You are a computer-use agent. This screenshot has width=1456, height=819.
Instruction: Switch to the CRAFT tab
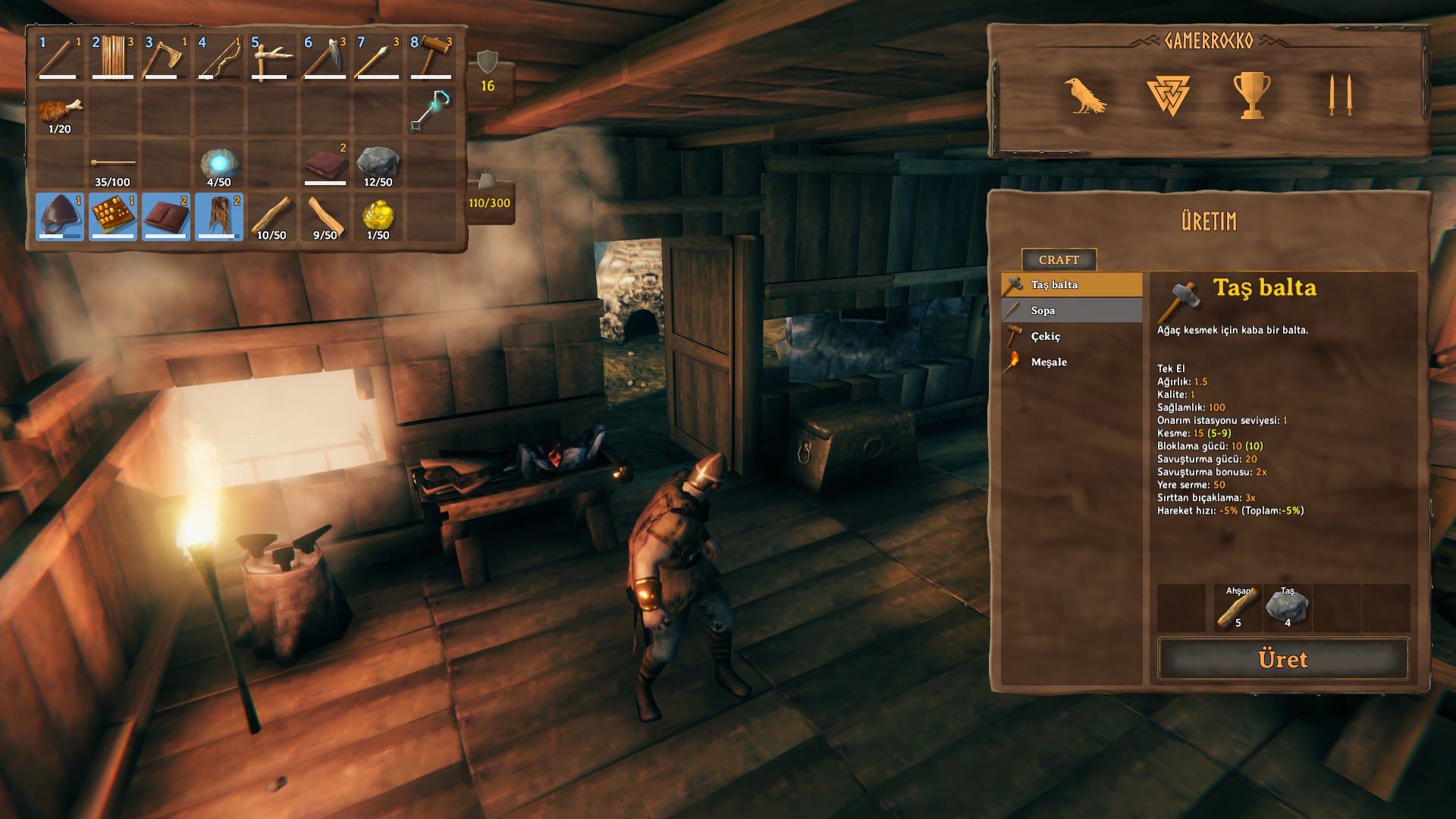pos(1059,260)
